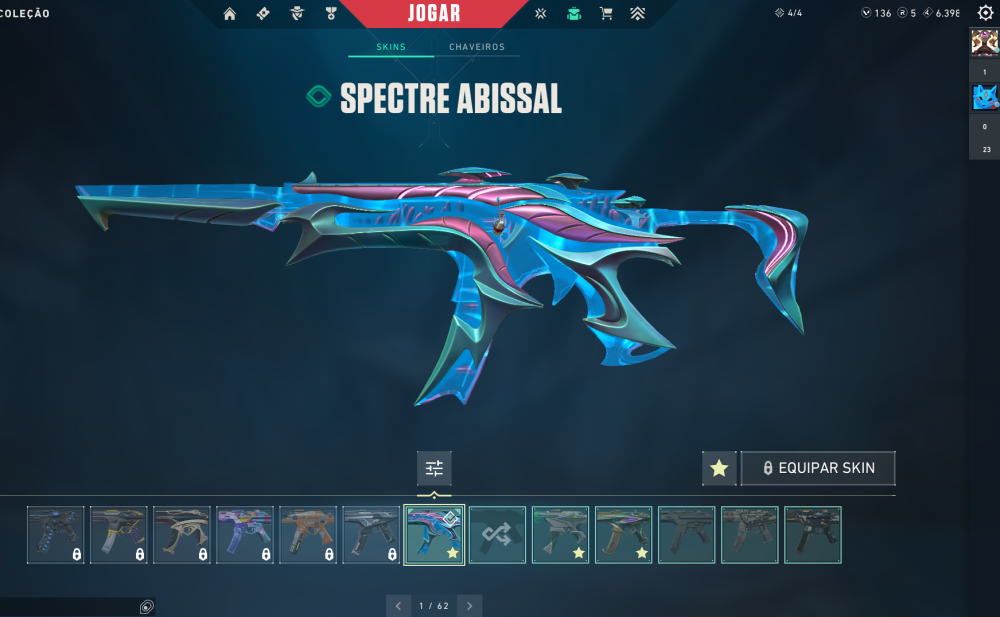Open the skin filter sliders button
The image size is (1000, 617).
[434, 468]
